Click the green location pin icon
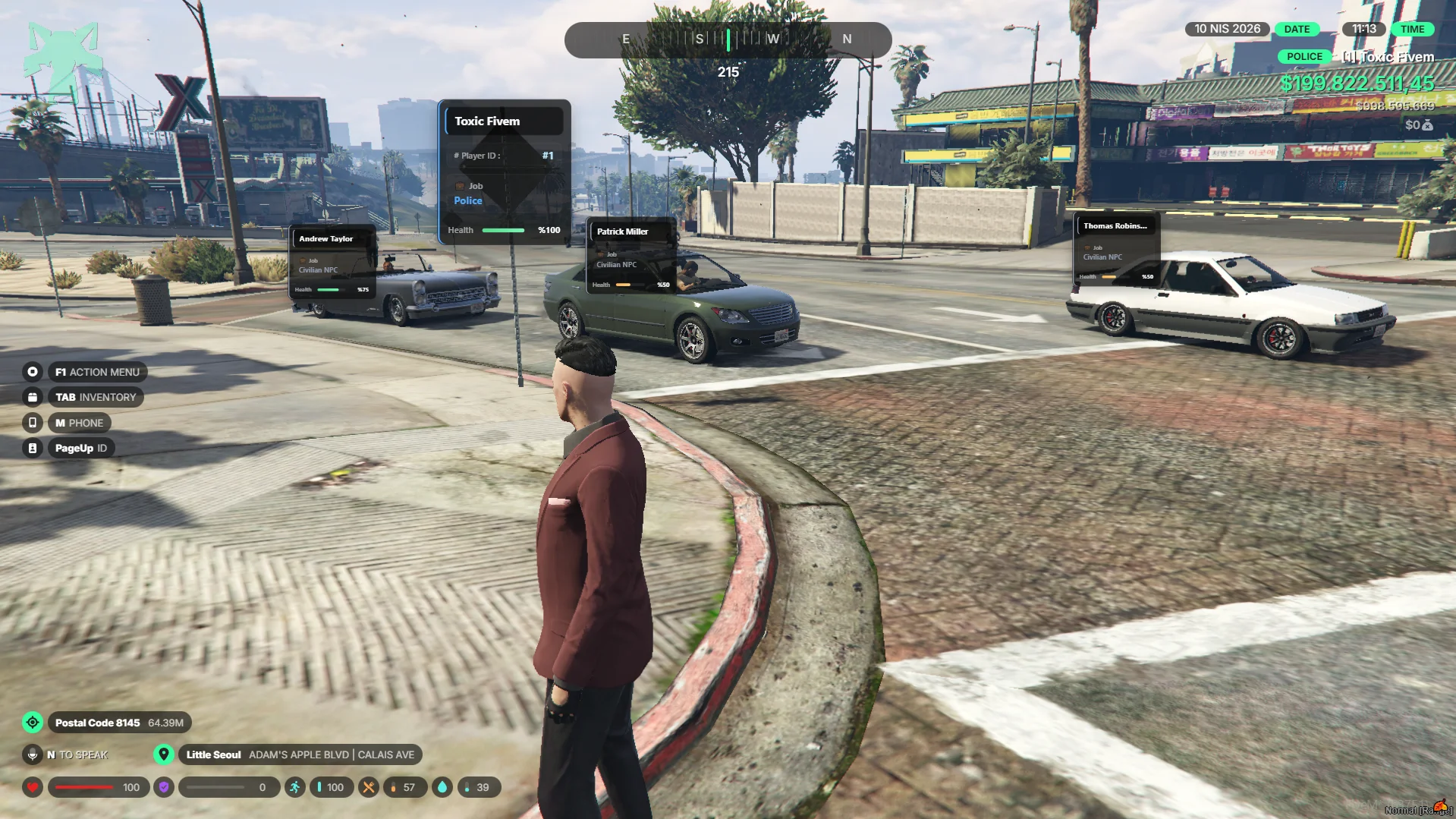Image resolution: width=1456 pixels, height=819 pixels. tap(163, 754)
